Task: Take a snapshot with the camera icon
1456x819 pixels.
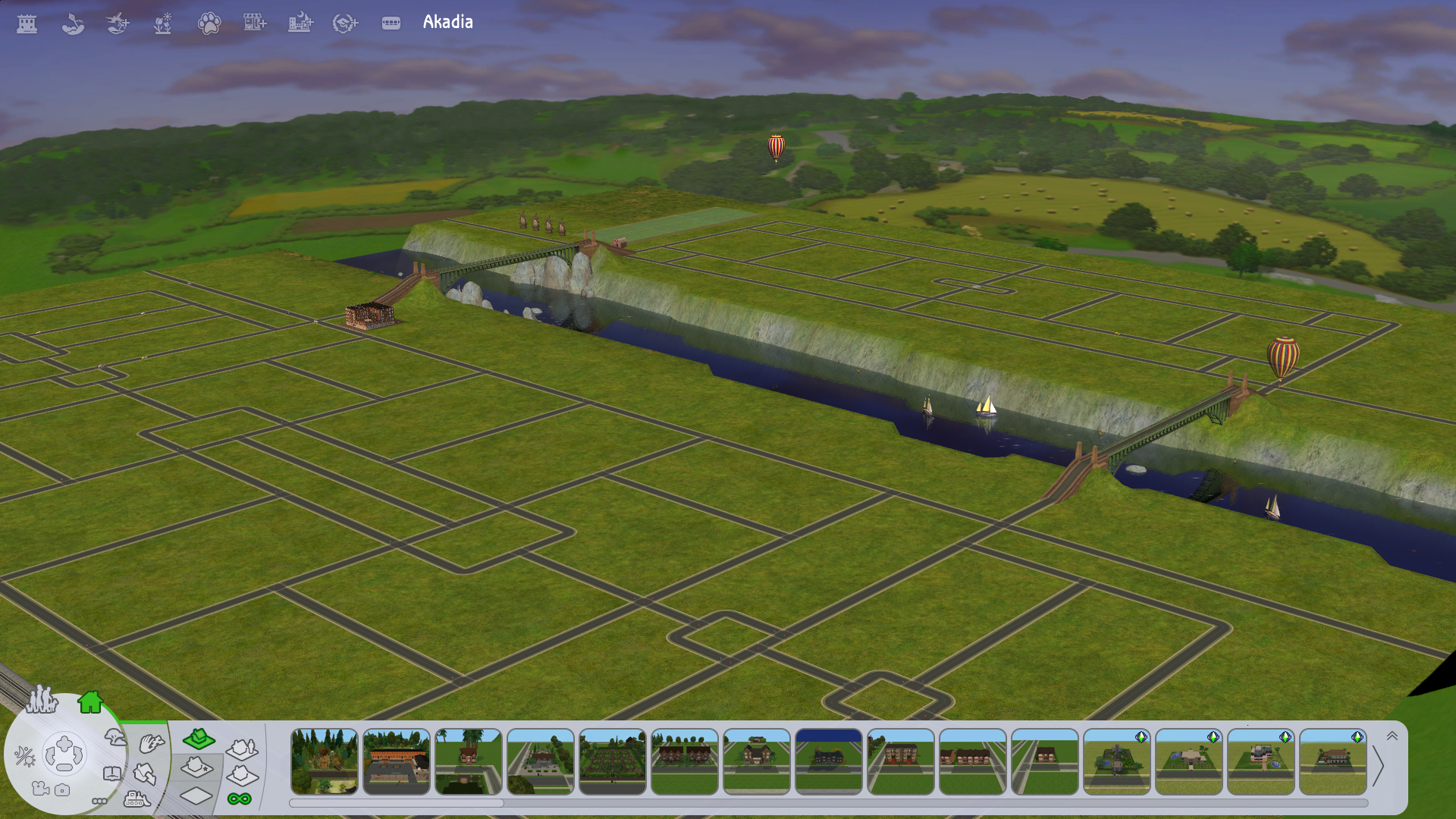Action: 62,790
